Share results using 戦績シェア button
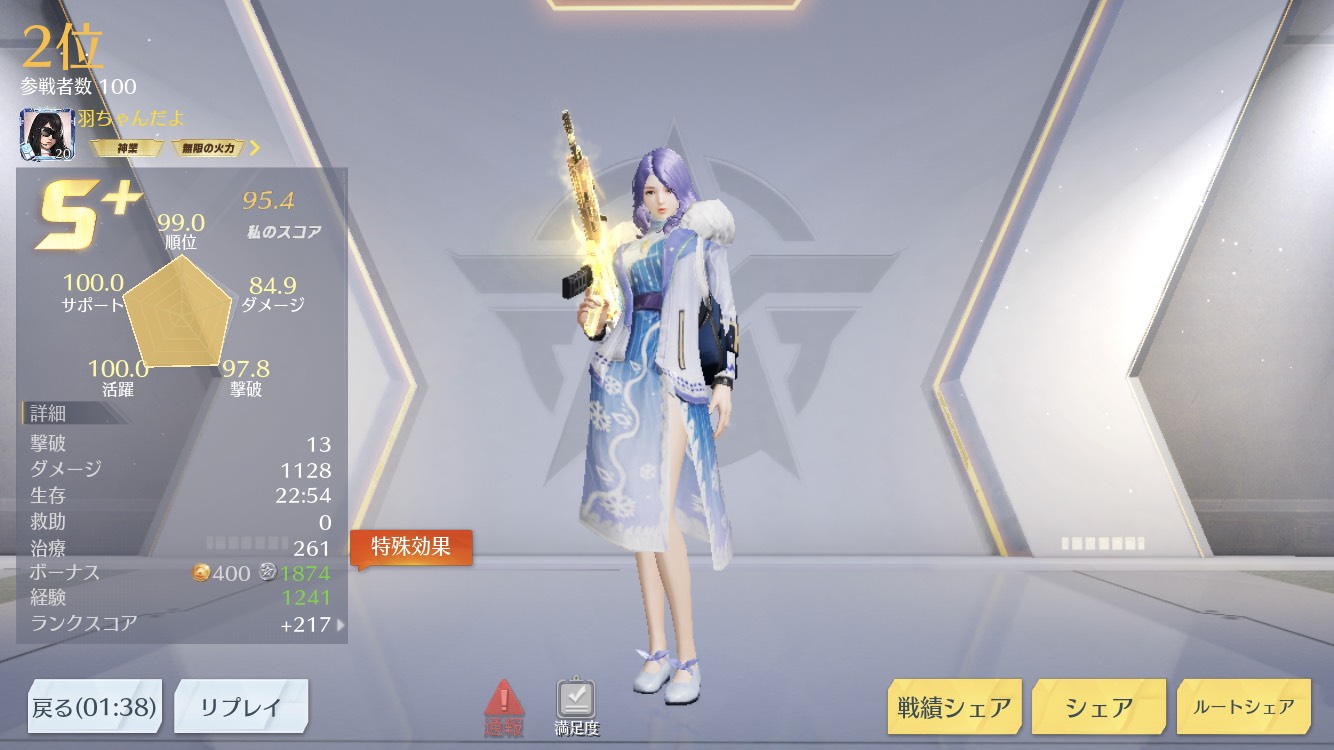This screenshot has width=1334, height=750. (953, 708)
